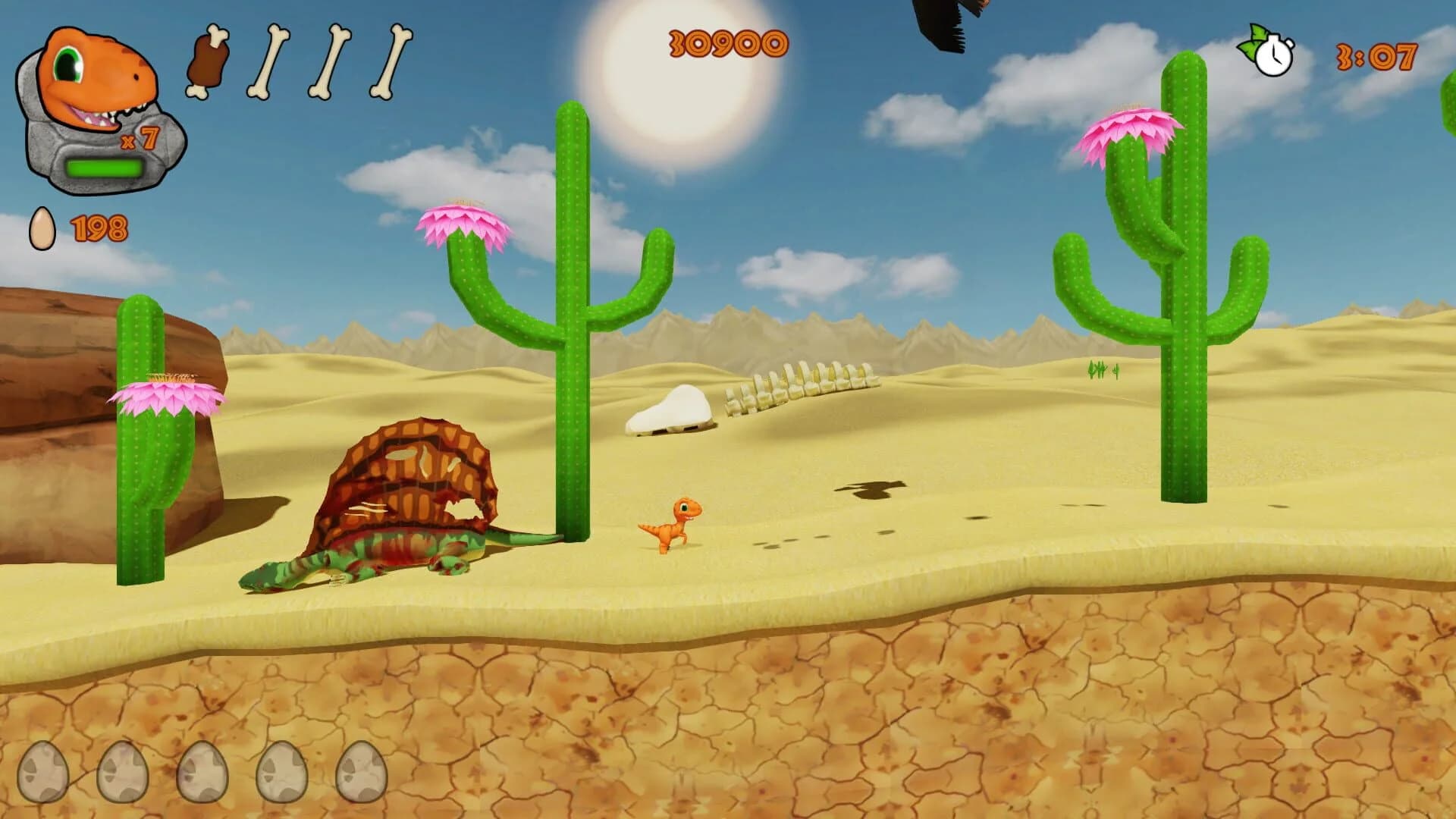Screen dimensions: 1456x819
Task: Click the second bone icon in the HUD
Action: 330,64
